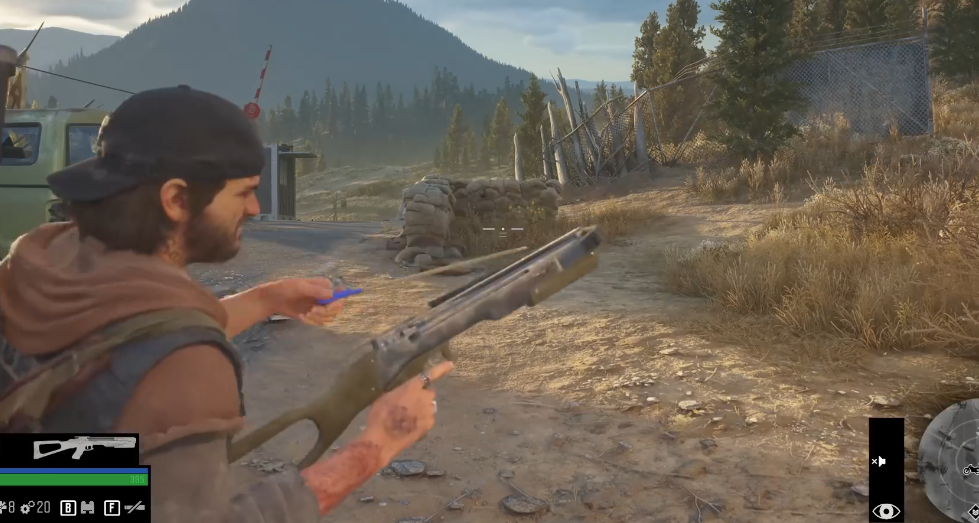Click the eye visibility indicator
The width and height of the screenshot is (979, 523).
tap(886, 511)
